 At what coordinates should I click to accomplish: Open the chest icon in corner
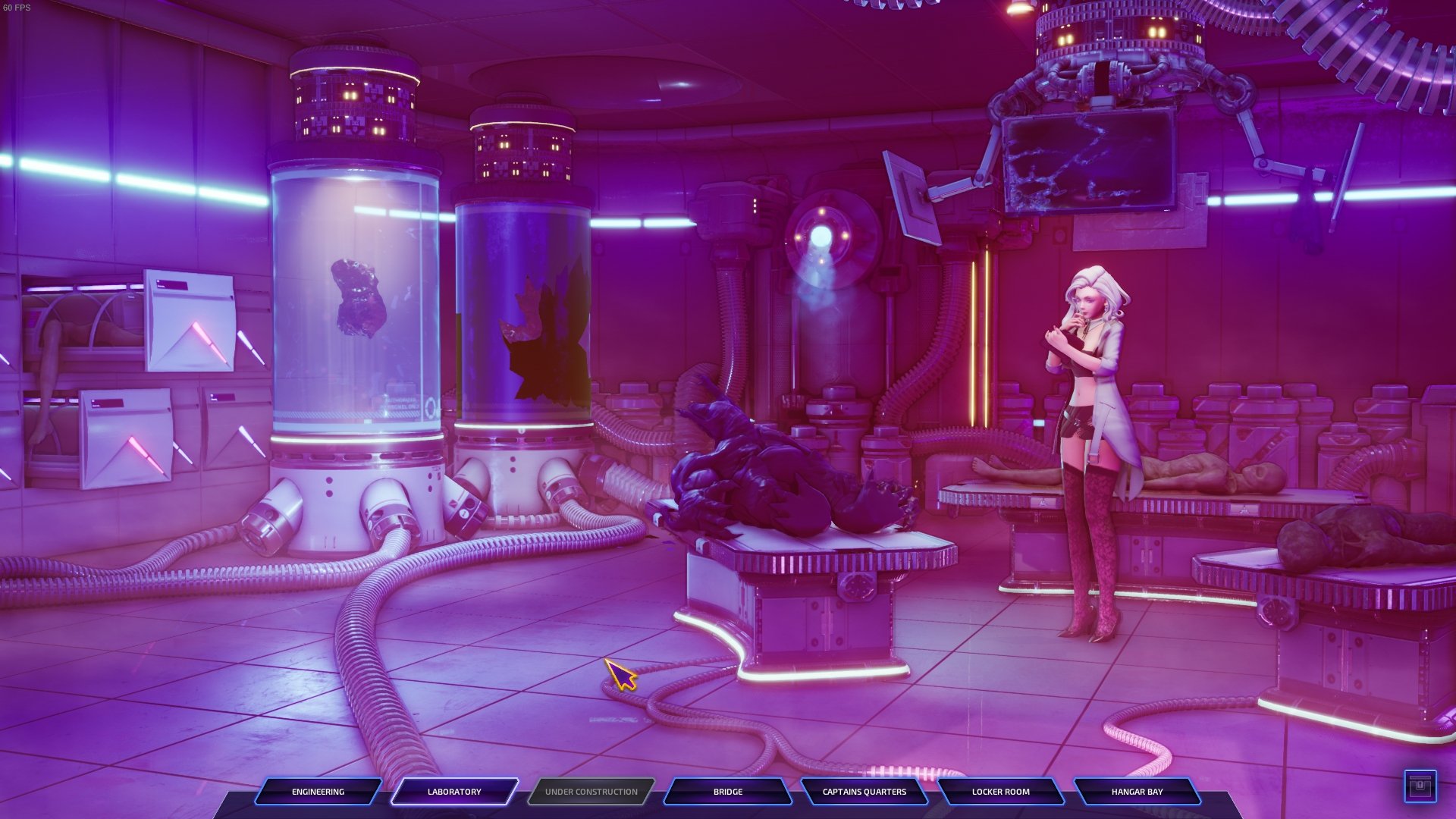tap(1420, 786)
